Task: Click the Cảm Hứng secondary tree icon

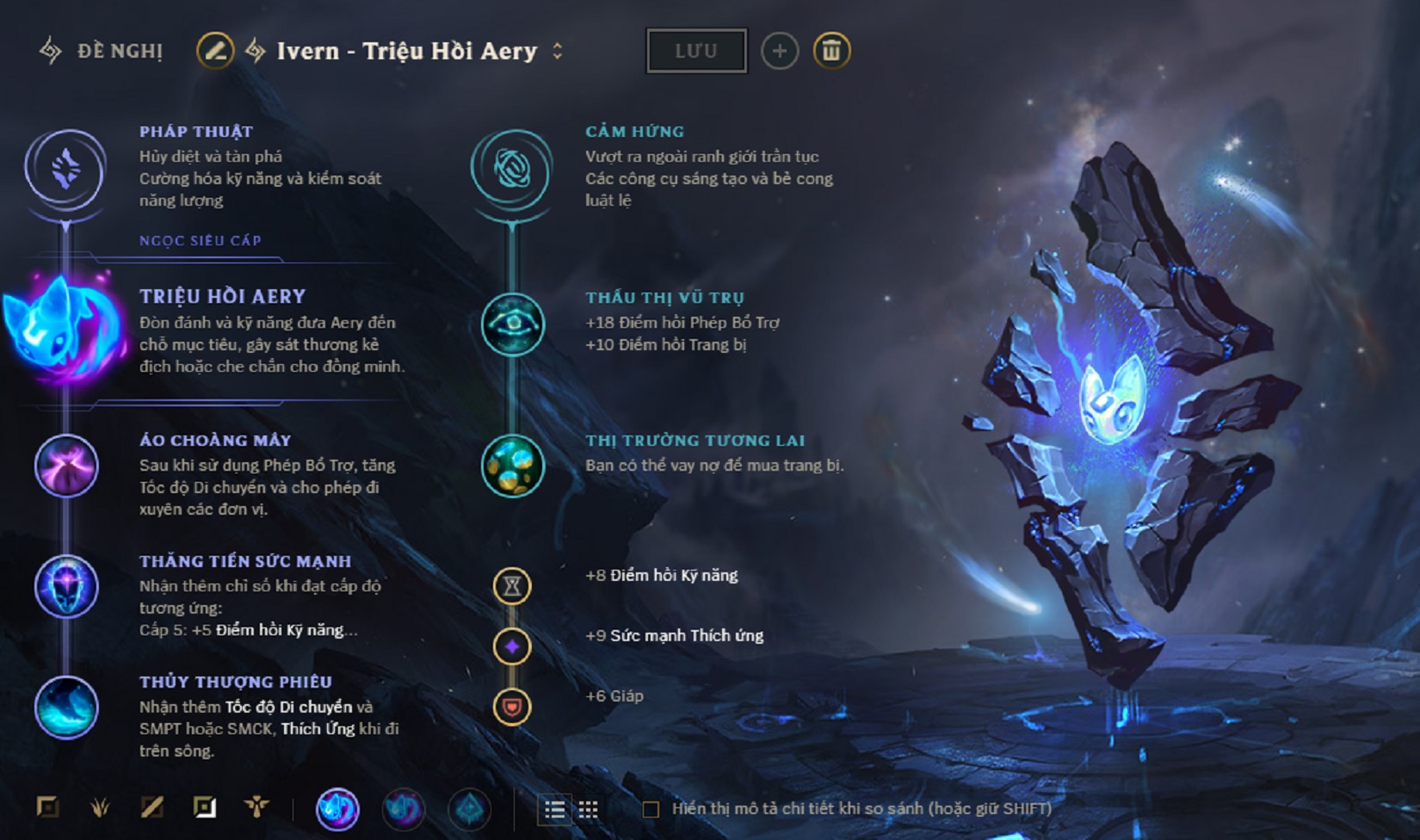Action: 514,170
